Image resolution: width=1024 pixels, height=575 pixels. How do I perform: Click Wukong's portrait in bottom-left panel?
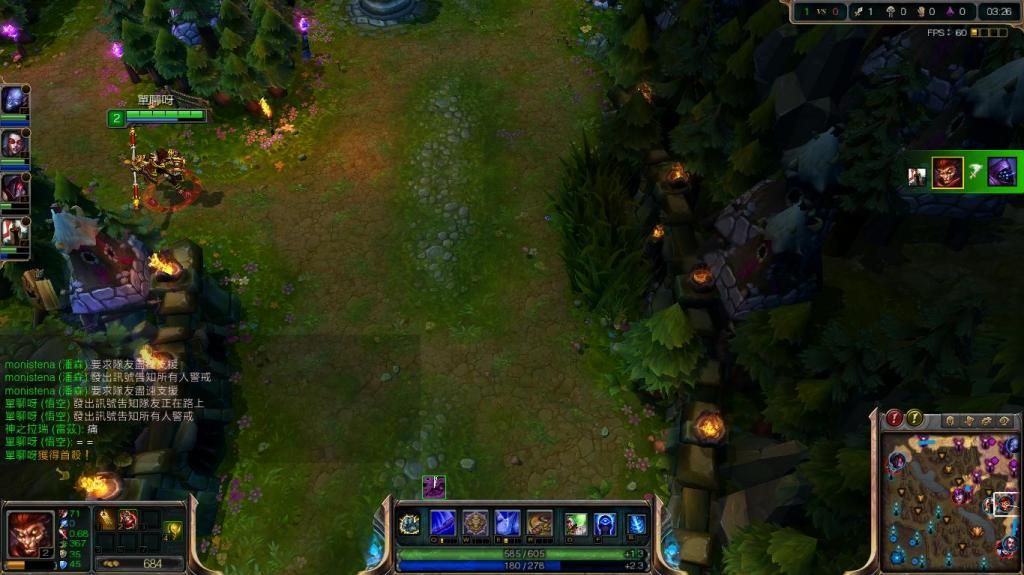(x=30, y=532)
